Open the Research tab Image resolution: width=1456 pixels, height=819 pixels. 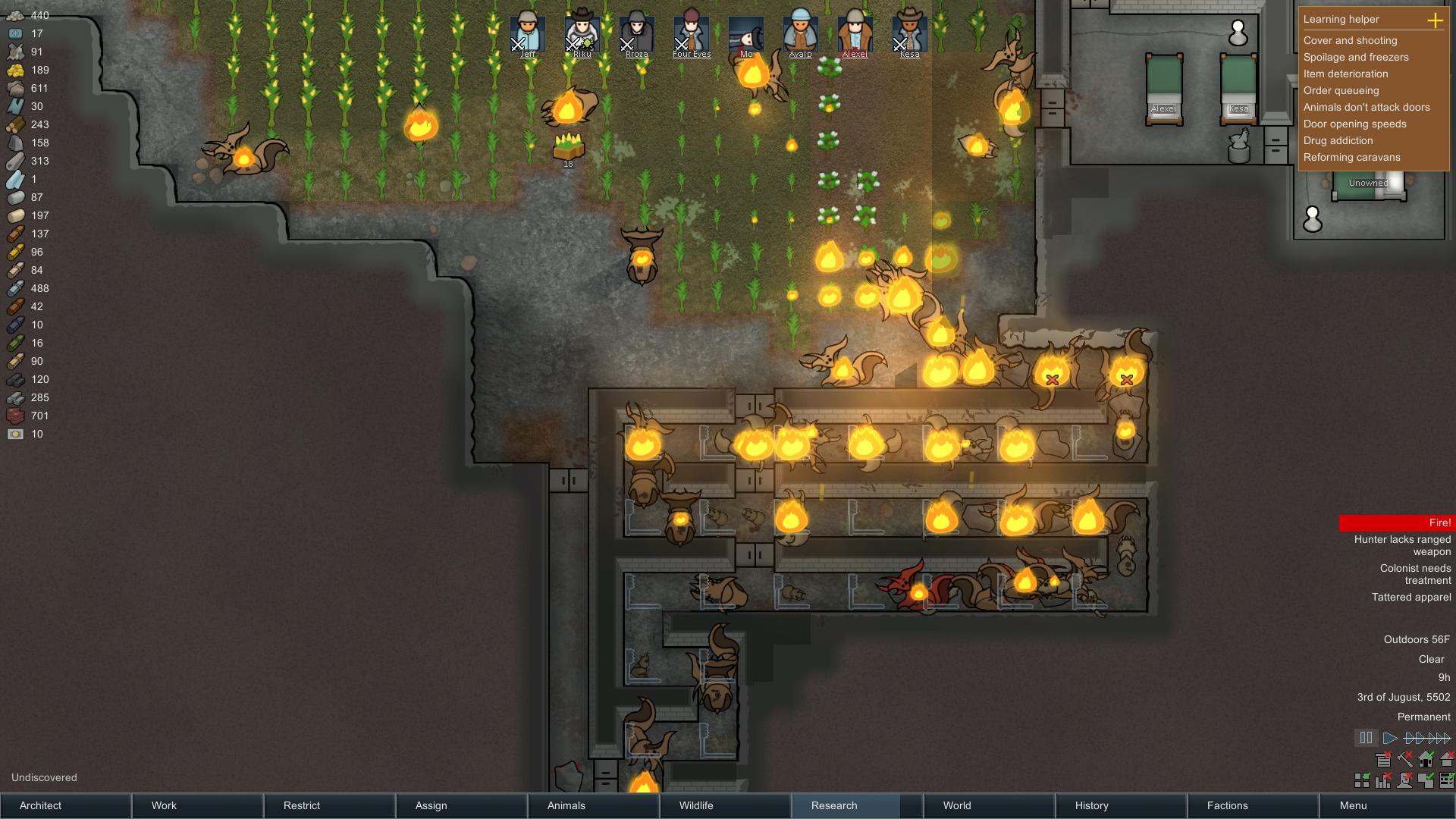pyautogui.click(x=833, y=805)
